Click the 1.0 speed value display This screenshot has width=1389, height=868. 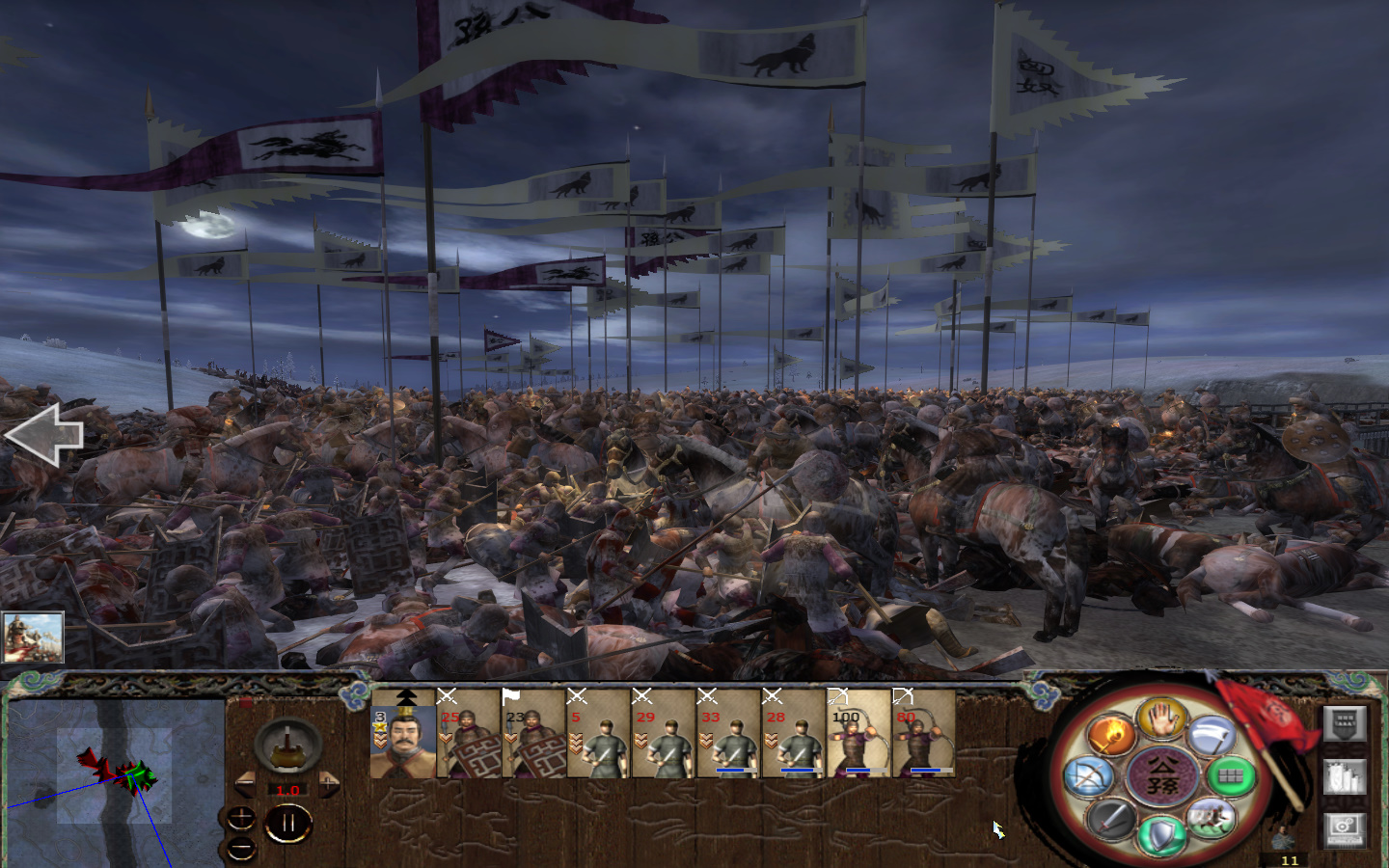tap(288, 790)
